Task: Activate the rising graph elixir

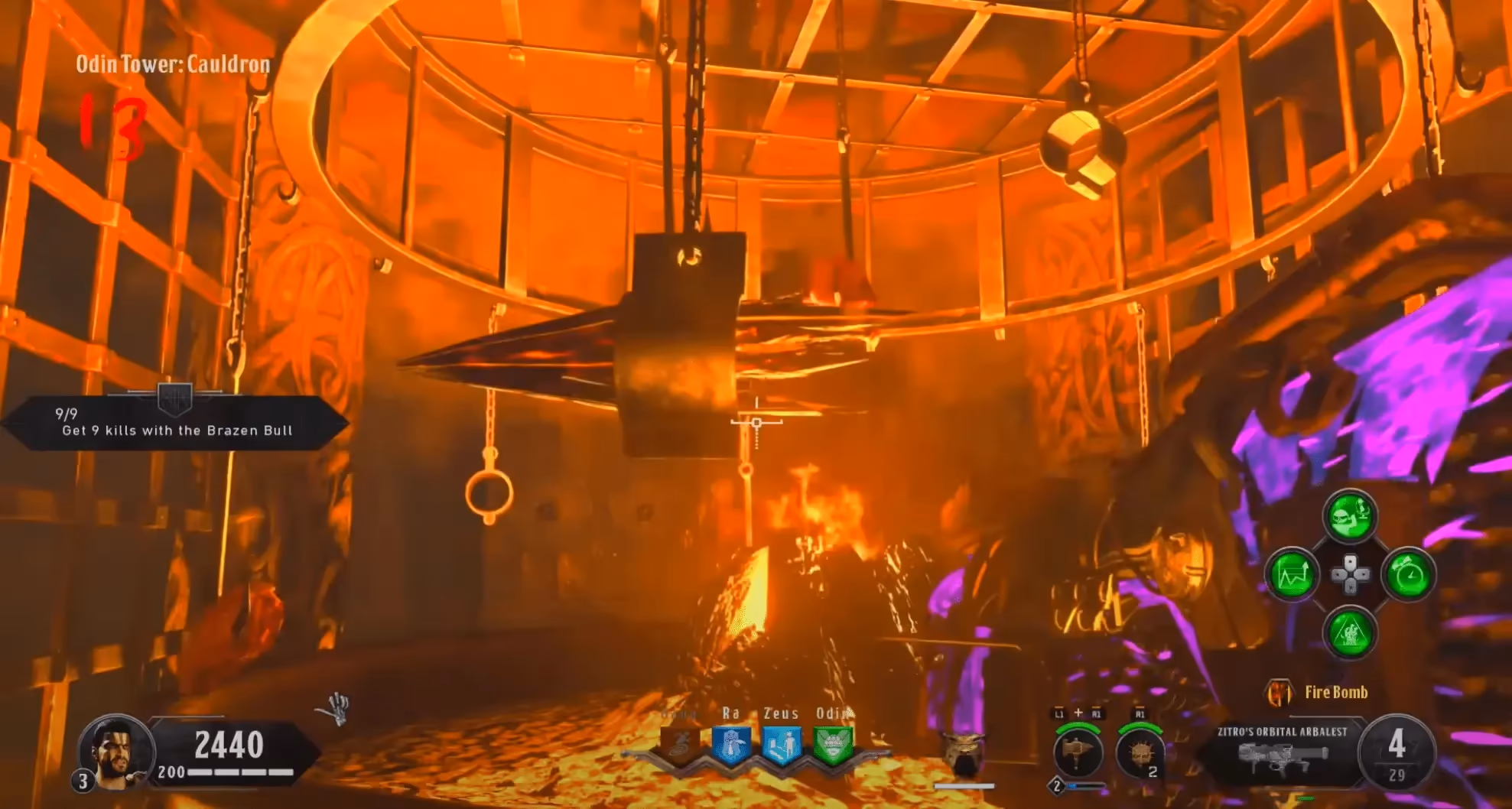Action: coord(1292,575)
